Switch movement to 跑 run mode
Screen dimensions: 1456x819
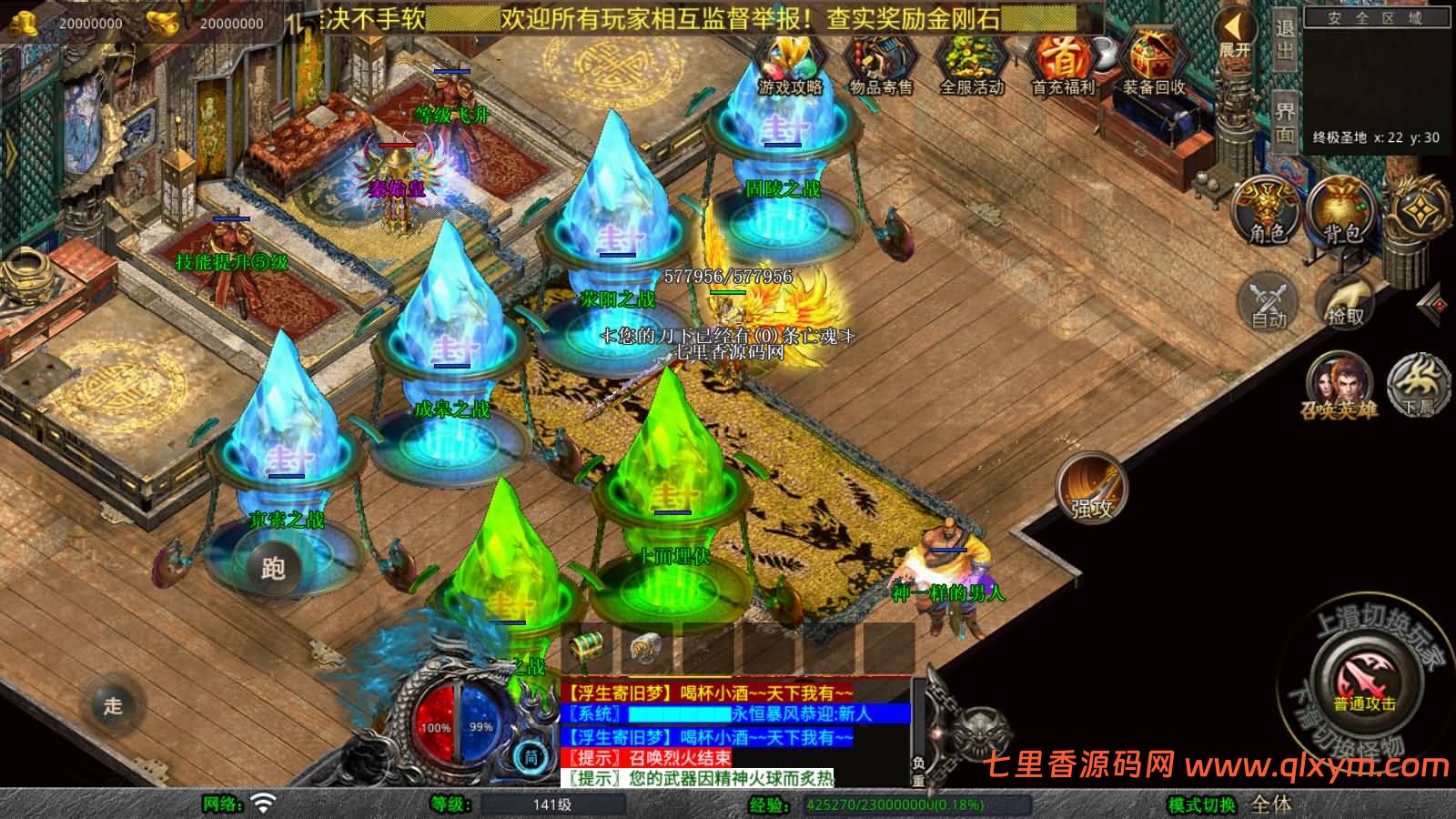tap(273, 568)
